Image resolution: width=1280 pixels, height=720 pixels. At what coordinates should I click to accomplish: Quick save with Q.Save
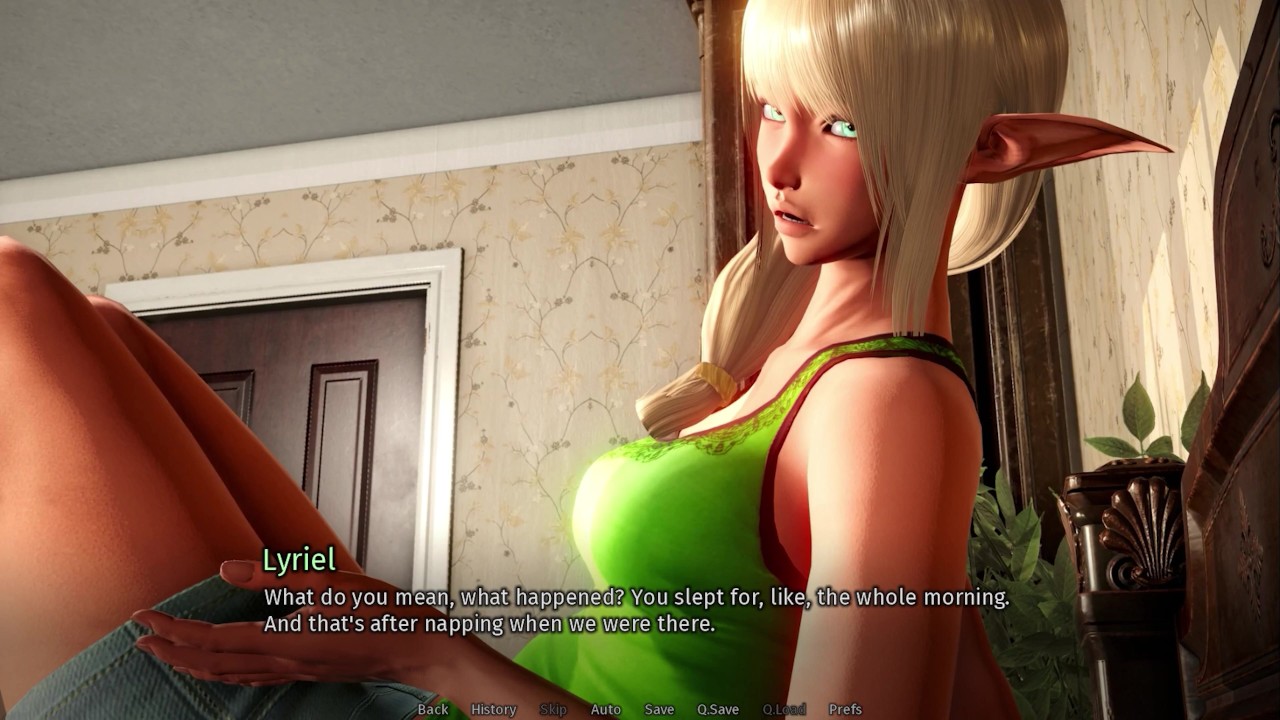tap(717, 709)
